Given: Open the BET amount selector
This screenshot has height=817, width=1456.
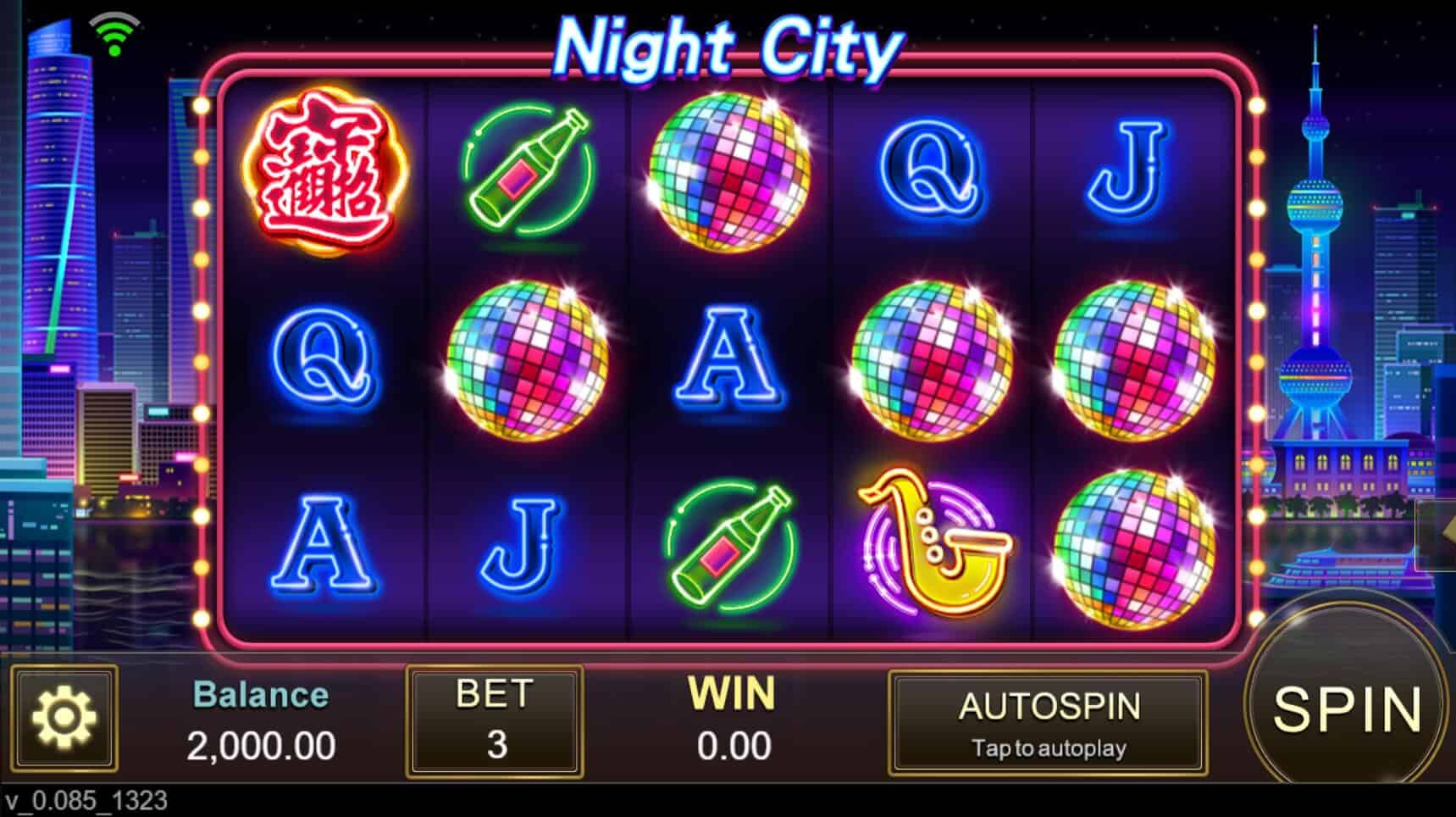Looking at the screenshot, I should (494, 720).
